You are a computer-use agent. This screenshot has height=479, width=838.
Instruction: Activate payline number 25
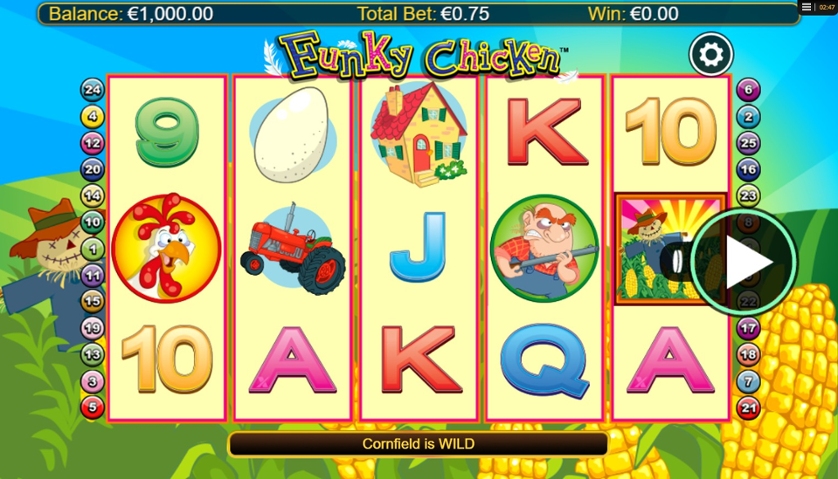tap(748, 143)
